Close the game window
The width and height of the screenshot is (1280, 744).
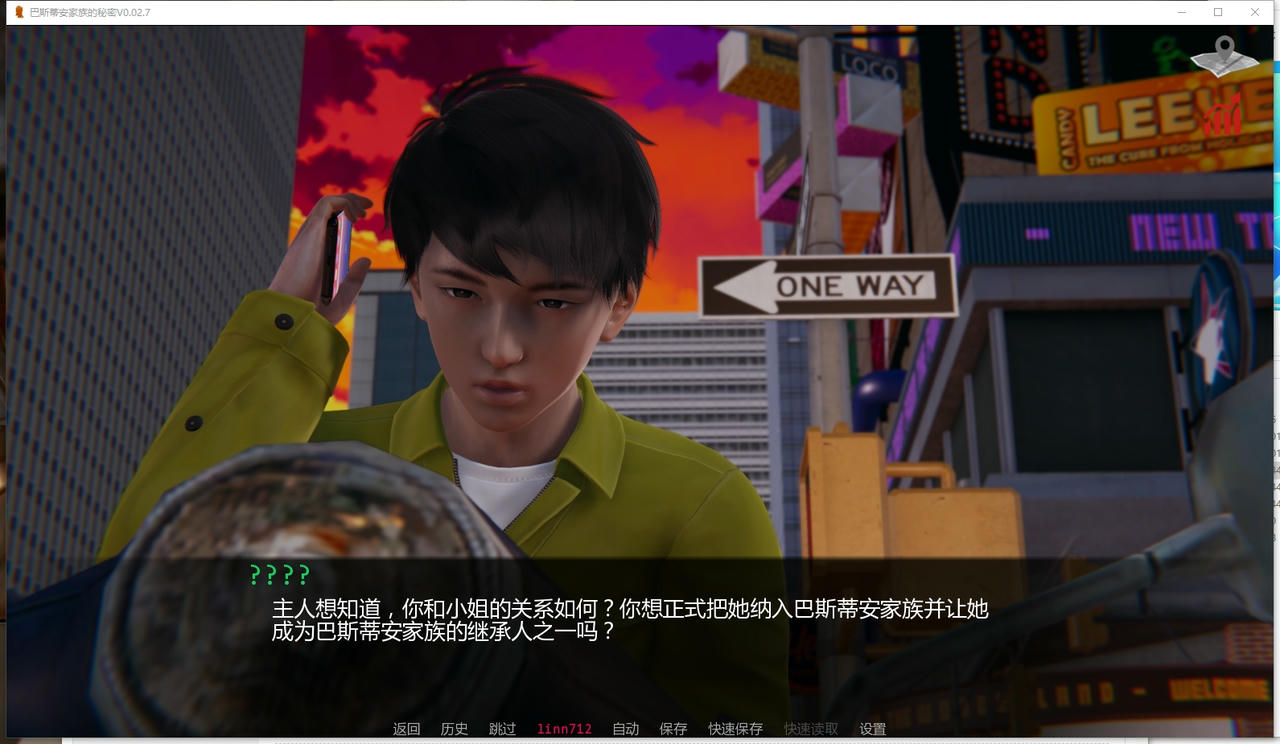(1255, 12)
